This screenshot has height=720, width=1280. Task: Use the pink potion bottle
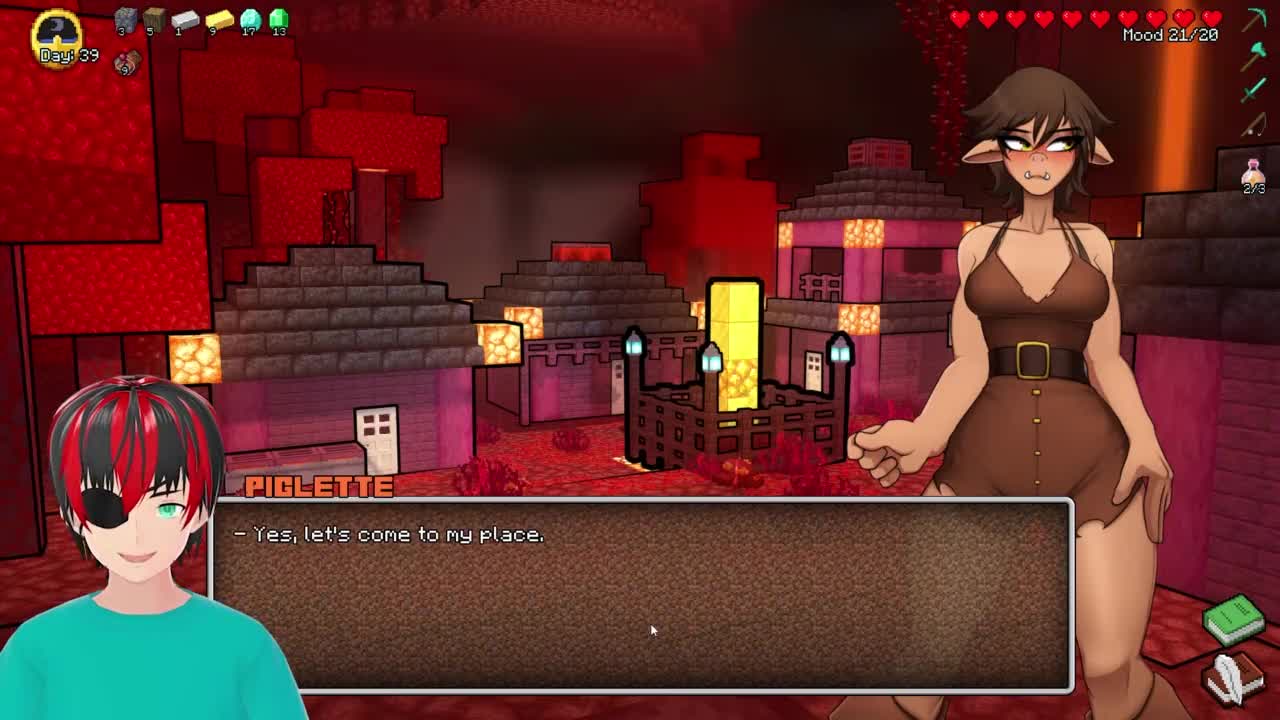pyautogui.click(x=1253, y=173)
